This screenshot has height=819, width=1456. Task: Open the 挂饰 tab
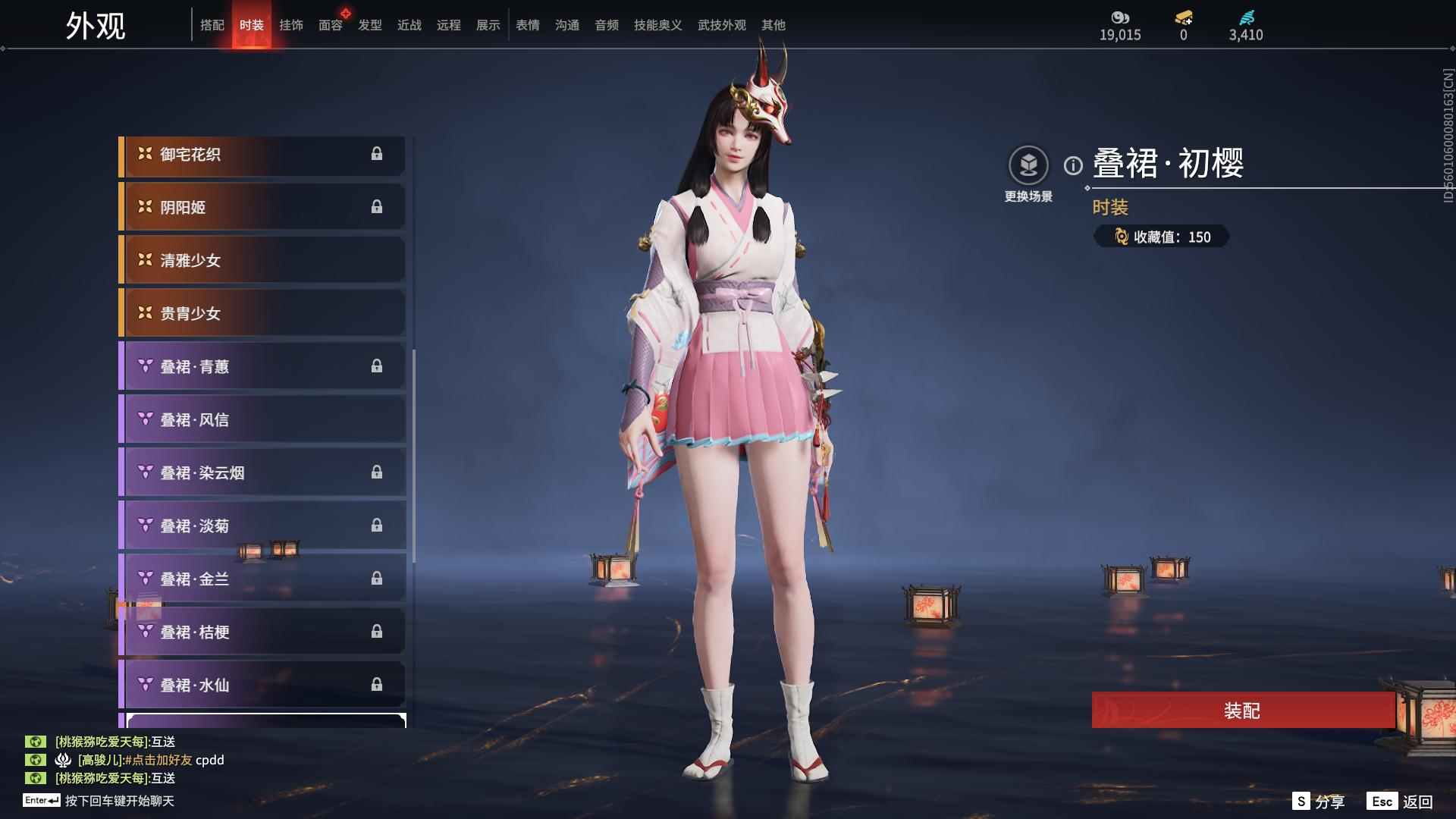pyautogui.click(x=291, y=24)
